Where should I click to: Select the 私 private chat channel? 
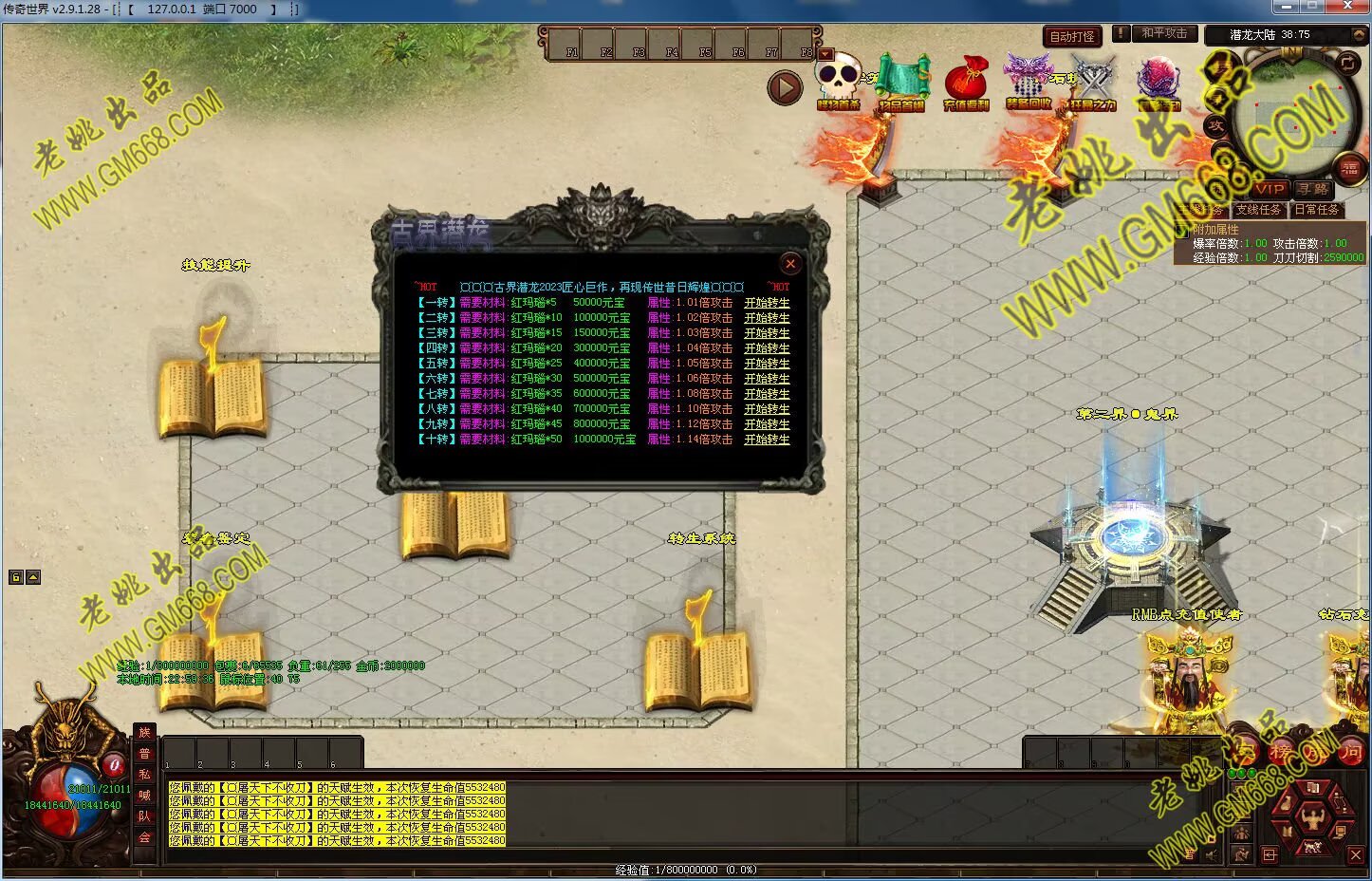[x=144, y=775]
